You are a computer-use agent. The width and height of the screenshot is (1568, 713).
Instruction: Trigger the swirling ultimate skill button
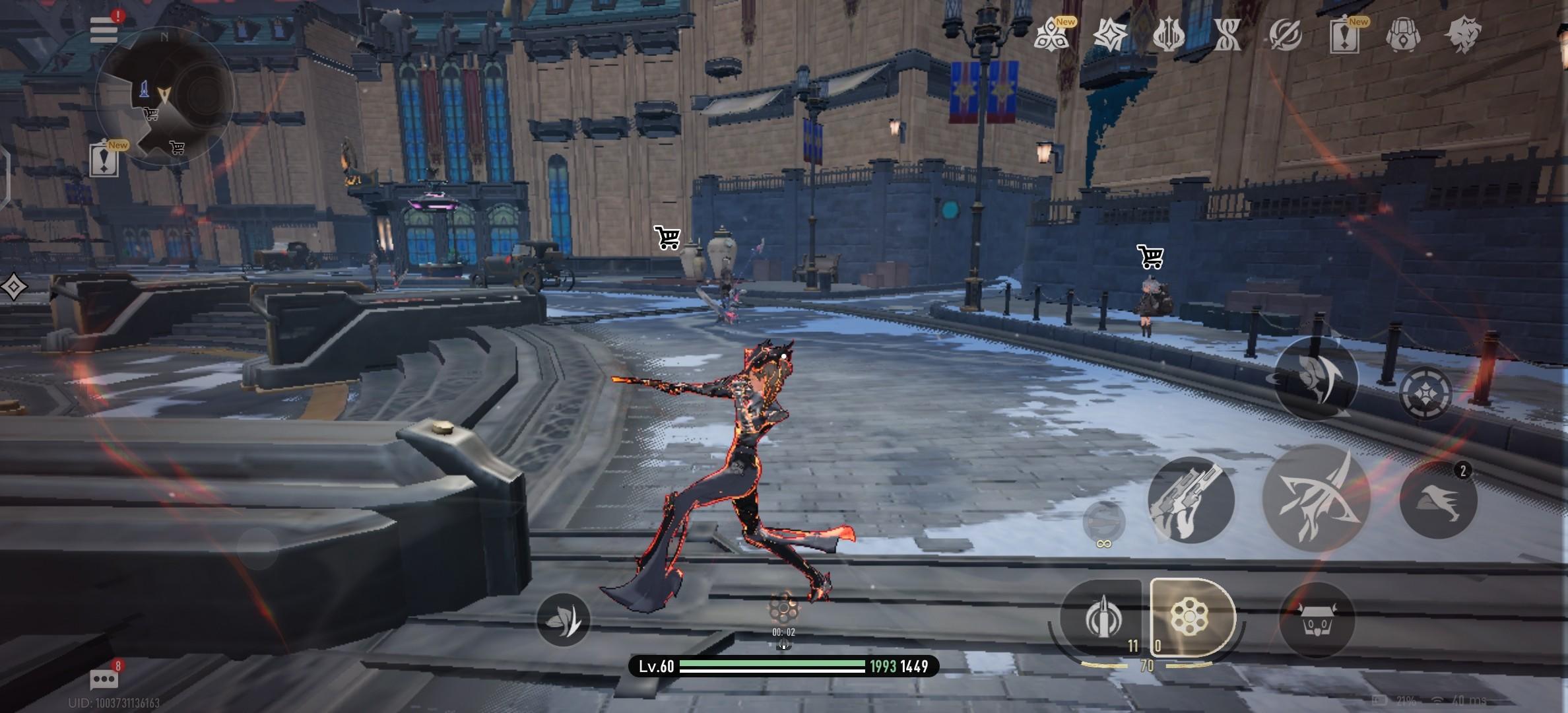(1315, 378)
